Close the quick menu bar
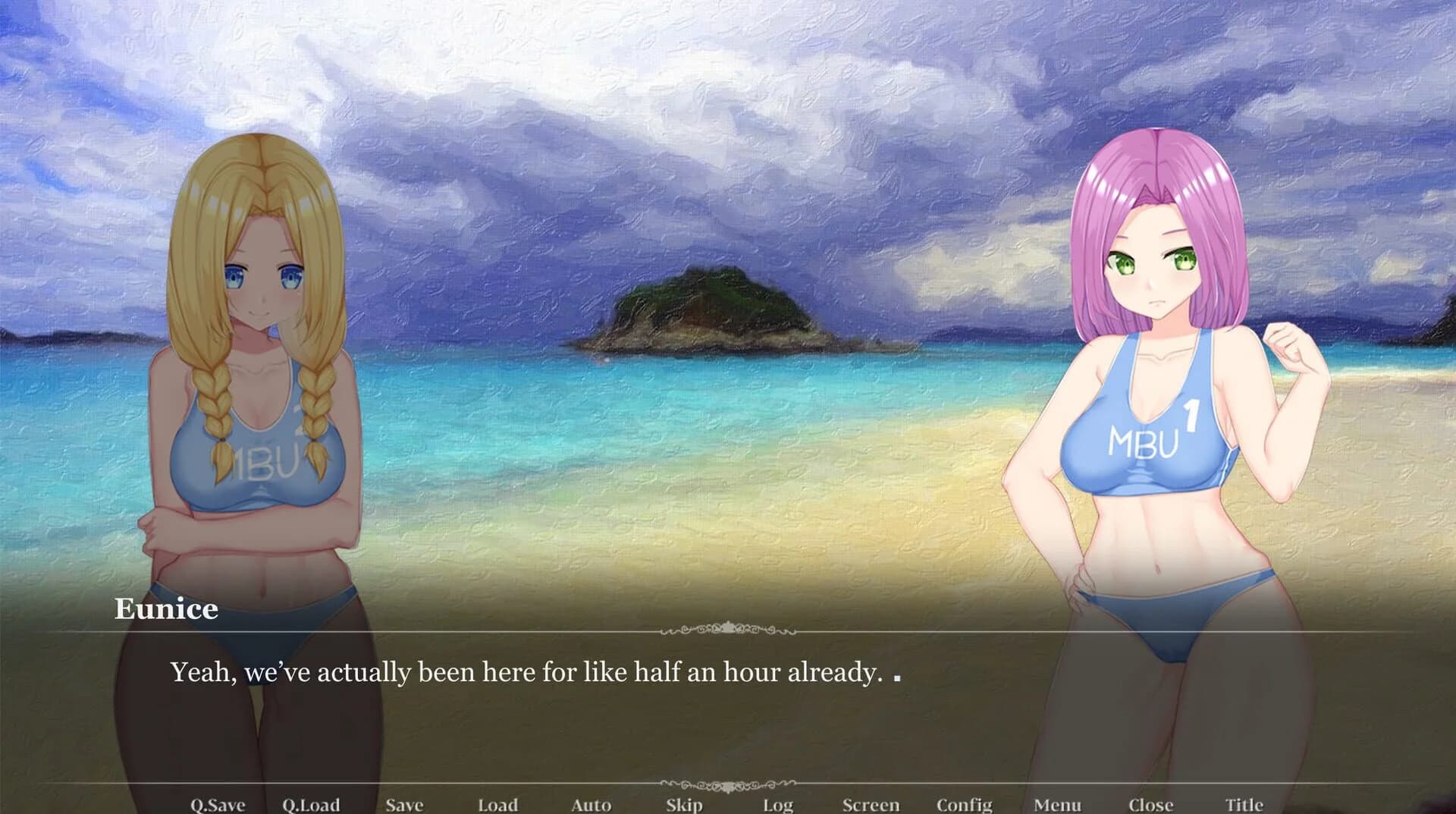The width and height of the screenshot is (1456, 814). pos(1151,803)
